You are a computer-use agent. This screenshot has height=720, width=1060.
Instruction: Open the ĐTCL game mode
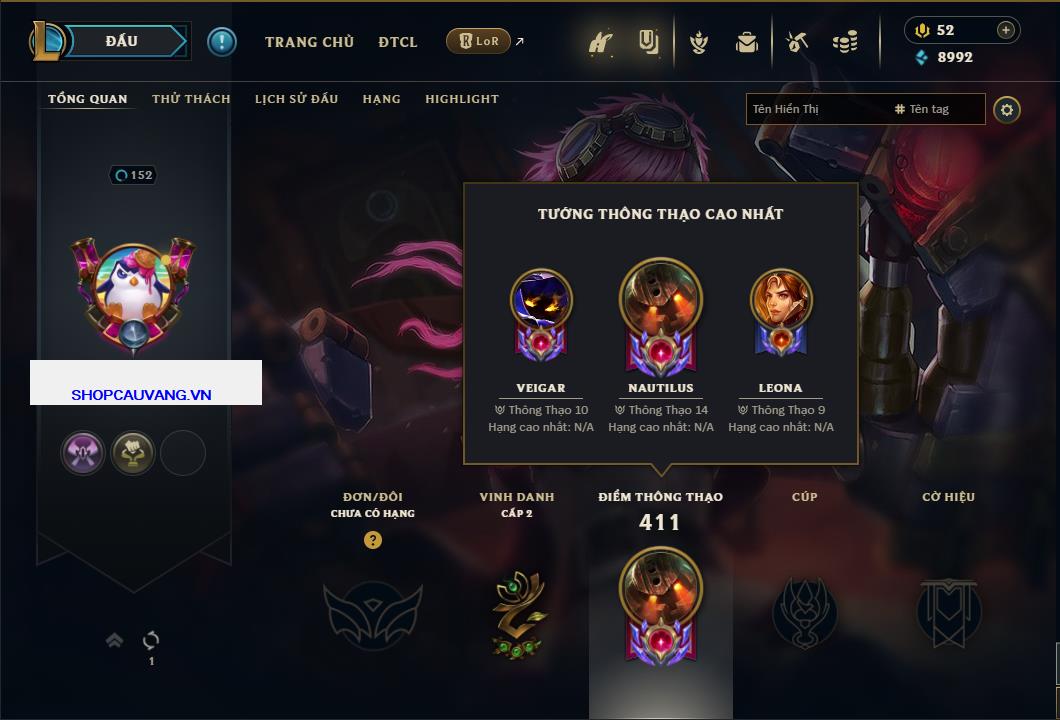tap(398, 42)
